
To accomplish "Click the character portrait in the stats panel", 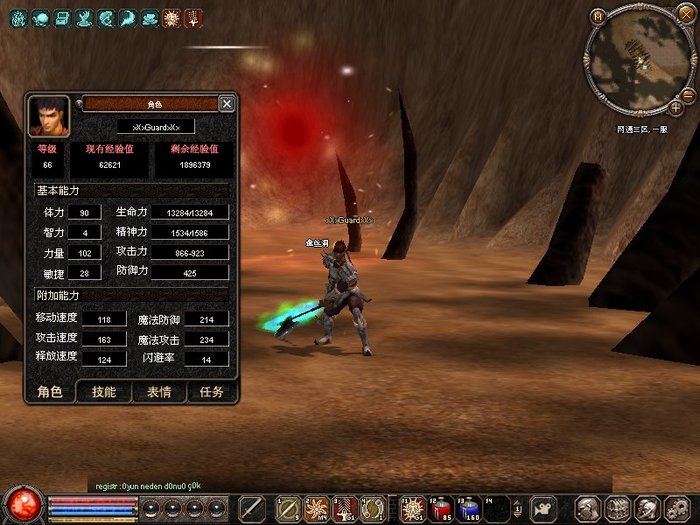I will [x=48, y=116].
